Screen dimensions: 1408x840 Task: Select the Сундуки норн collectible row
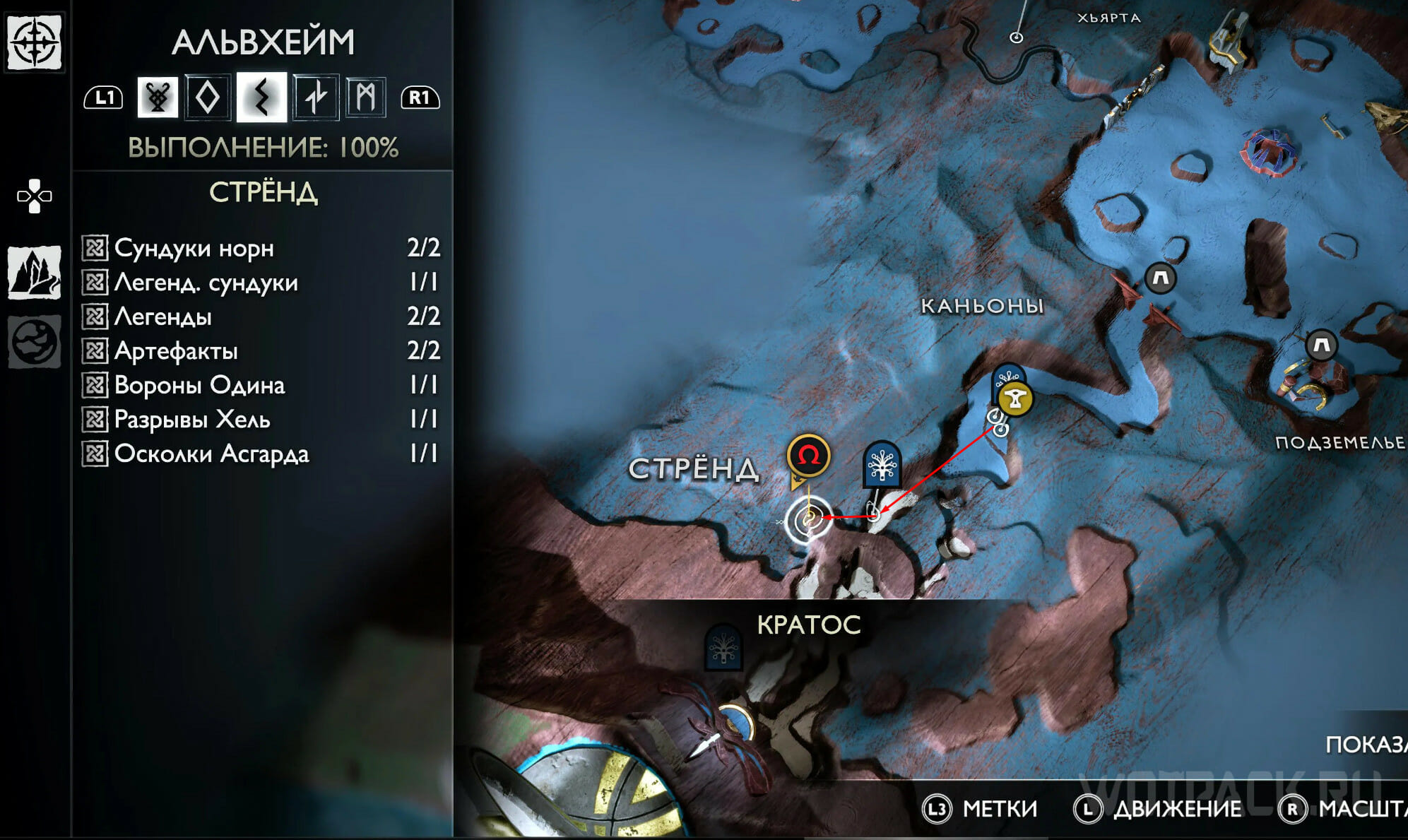261,248
